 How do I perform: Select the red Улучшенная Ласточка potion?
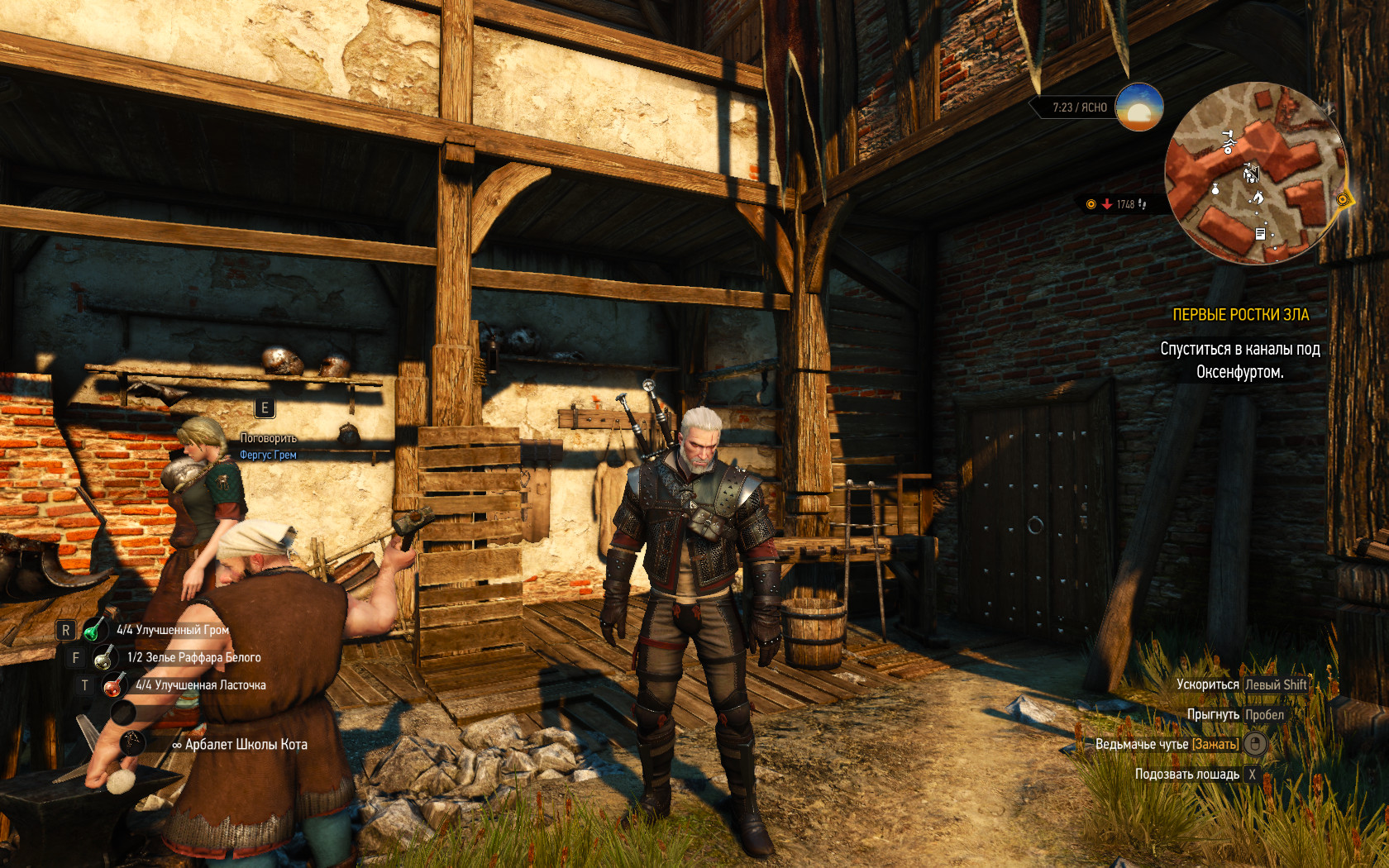[113, 685]
